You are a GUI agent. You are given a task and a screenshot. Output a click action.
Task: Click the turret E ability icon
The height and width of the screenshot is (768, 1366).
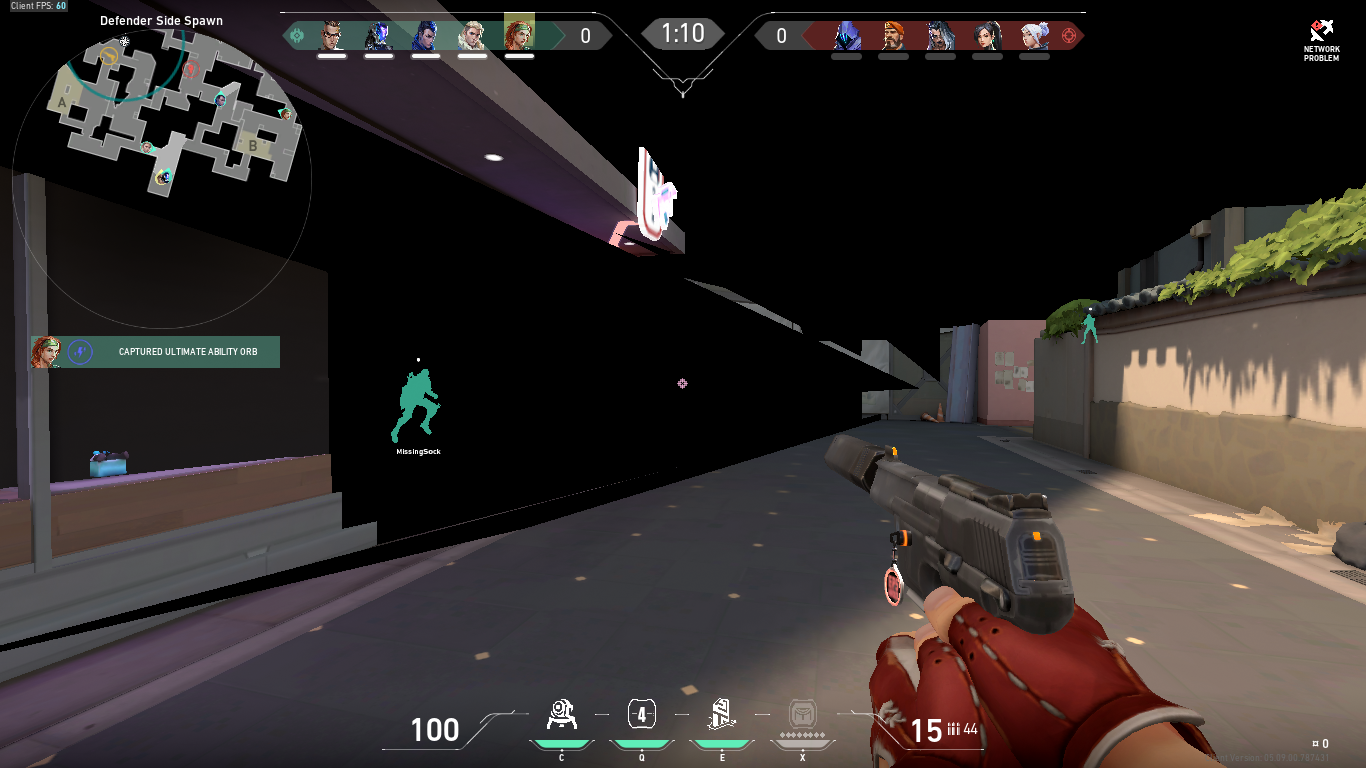point(720,714)
